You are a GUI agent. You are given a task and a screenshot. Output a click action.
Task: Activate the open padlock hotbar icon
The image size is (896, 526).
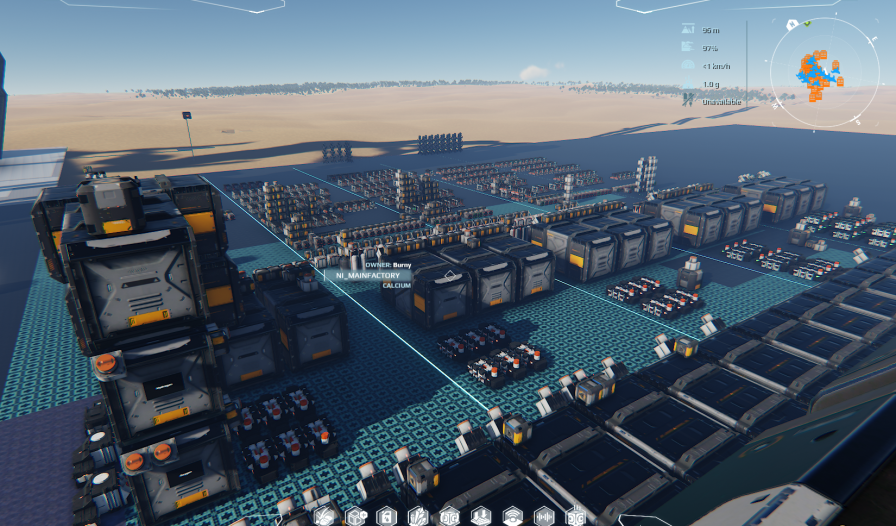[387, 516]
